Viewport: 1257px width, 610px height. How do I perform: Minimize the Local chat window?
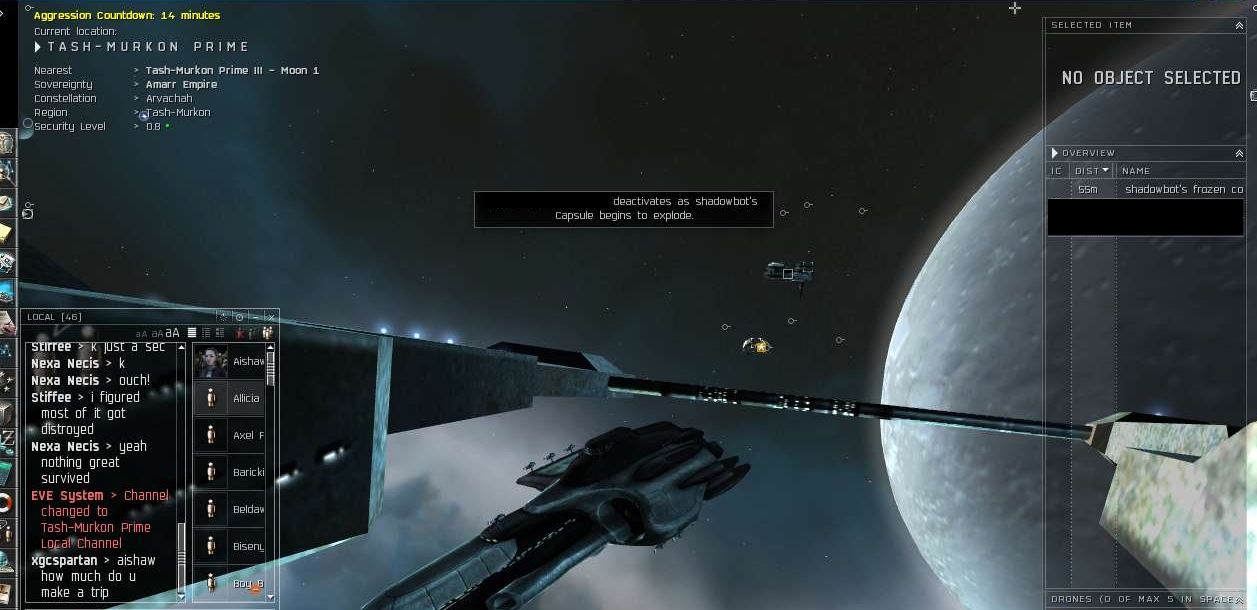(255, 317)
